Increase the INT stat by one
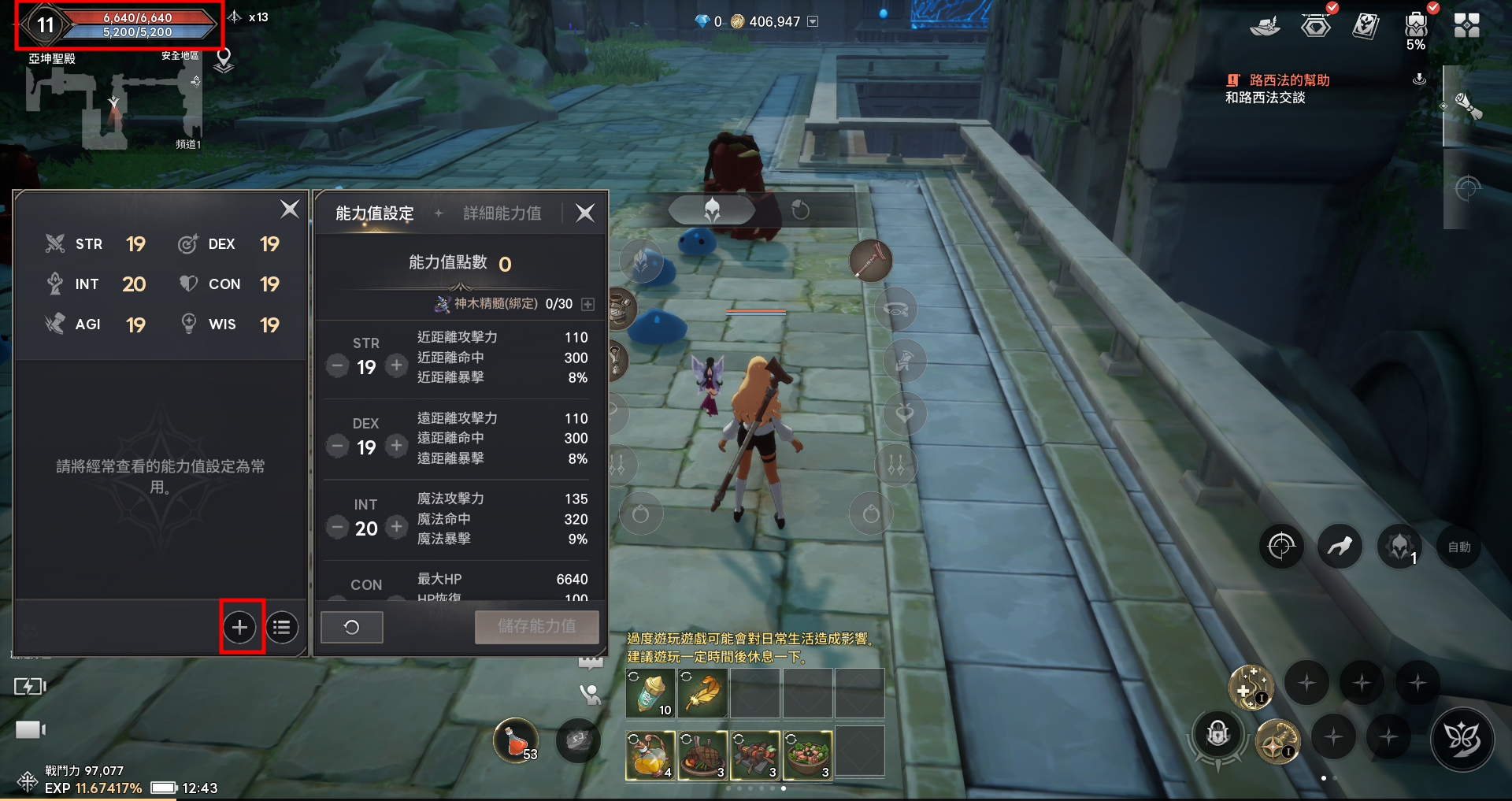Viewport: 1512px width, 801px height. [x=397, y=527]
